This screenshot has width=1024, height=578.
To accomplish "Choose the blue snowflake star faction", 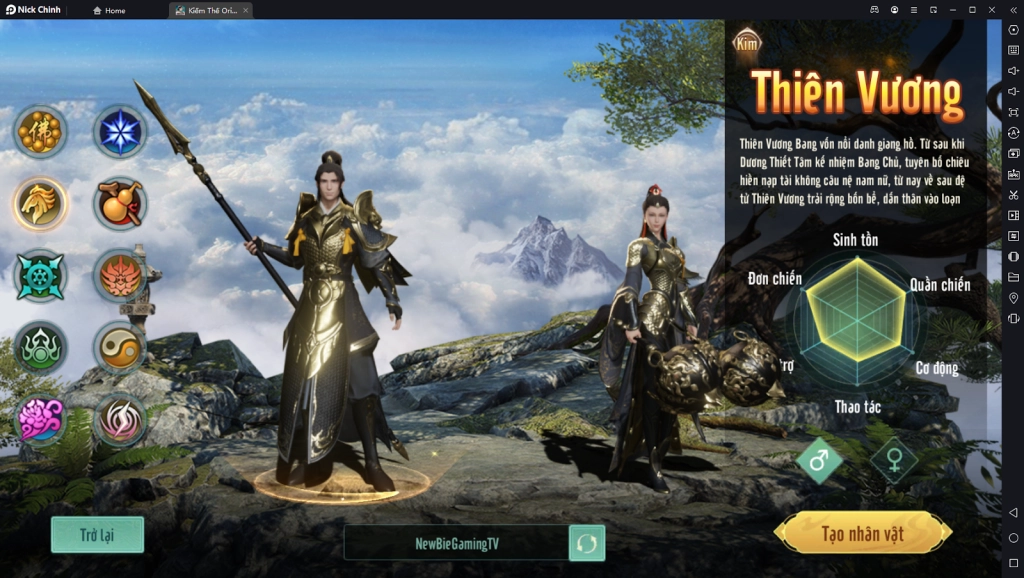I will coord(120,131).
